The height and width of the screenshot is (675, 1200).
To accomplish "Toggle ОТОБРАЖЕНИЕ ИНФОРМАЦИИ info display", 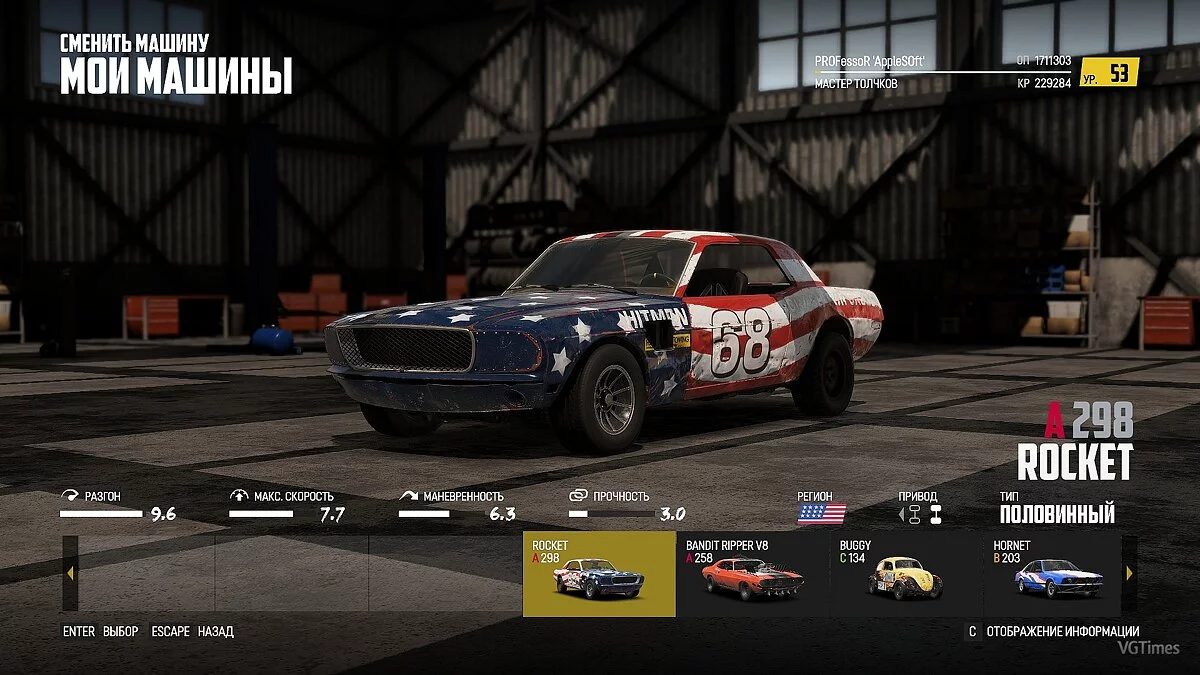I will click(1062, 632).
